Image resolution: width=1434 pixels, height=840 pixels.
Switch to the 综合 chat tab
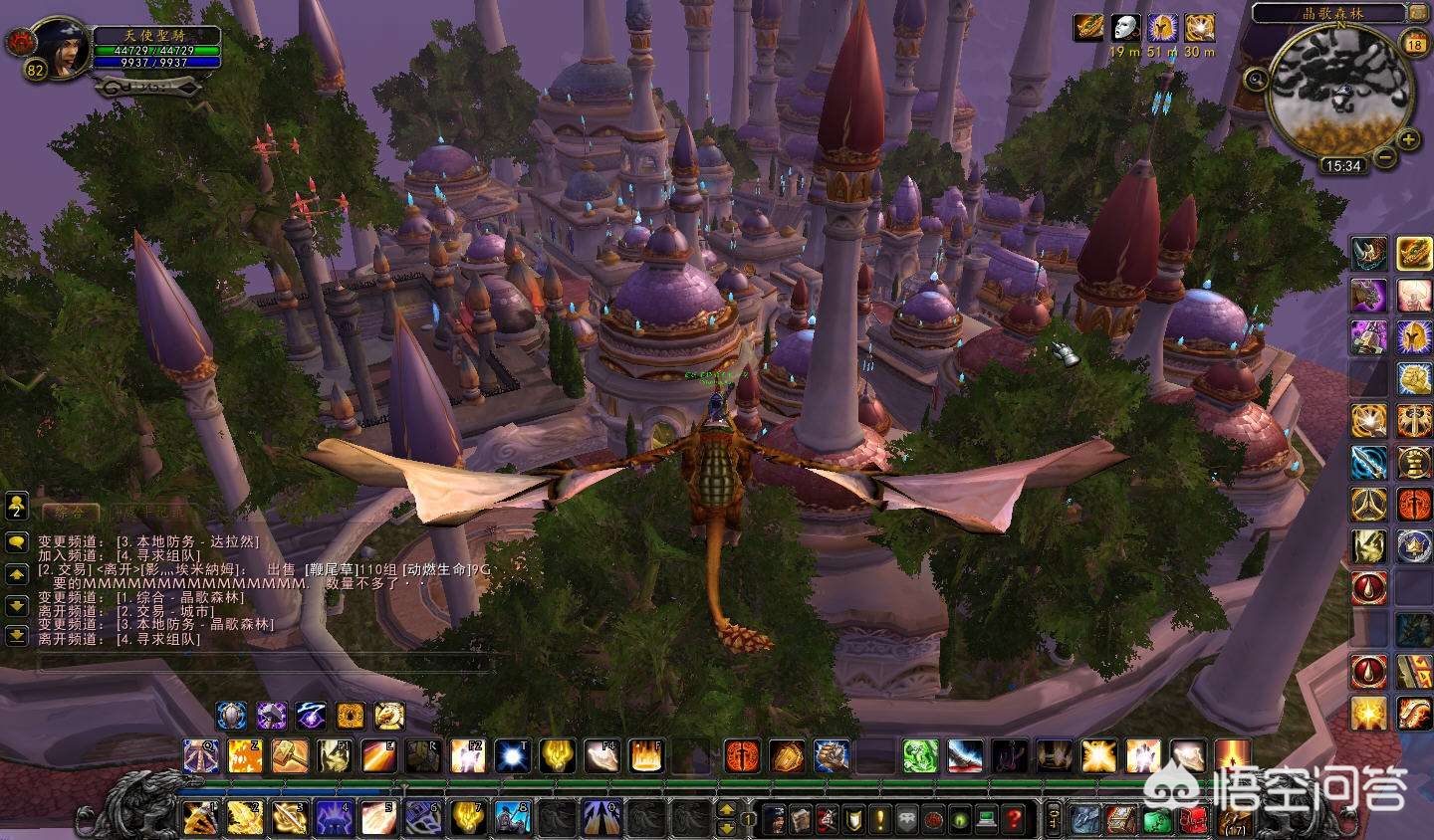(x=70, y=512)
